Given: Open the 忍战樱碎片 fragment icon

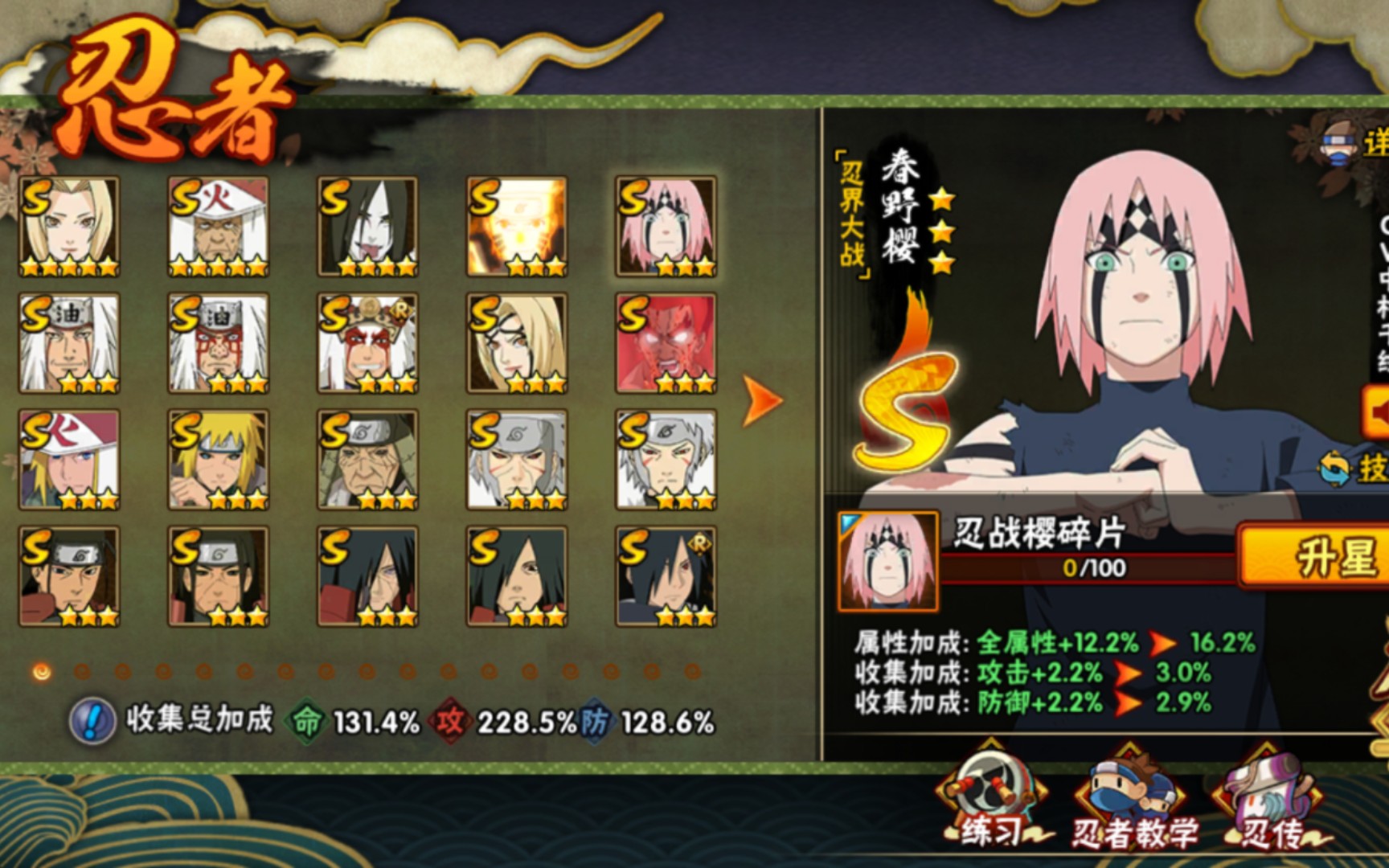Looking at the screenshot, I should coord(887,560).
